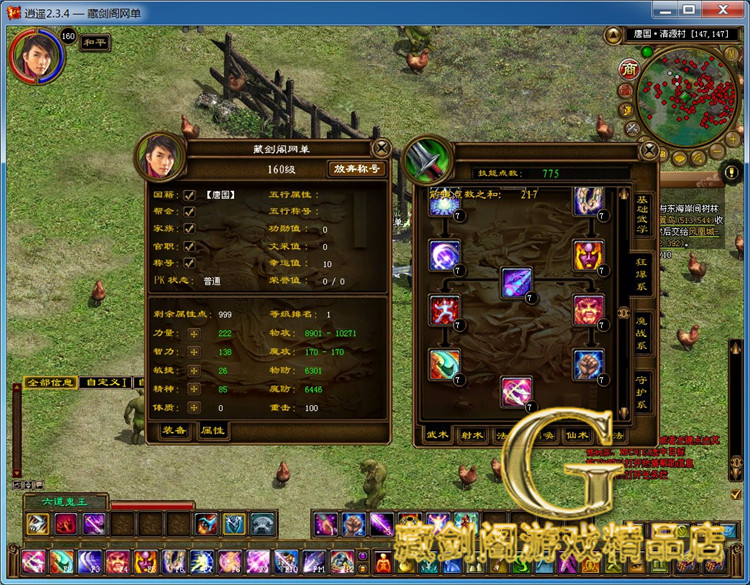Toggle the 帮会 display checkbox

point(188,212)
